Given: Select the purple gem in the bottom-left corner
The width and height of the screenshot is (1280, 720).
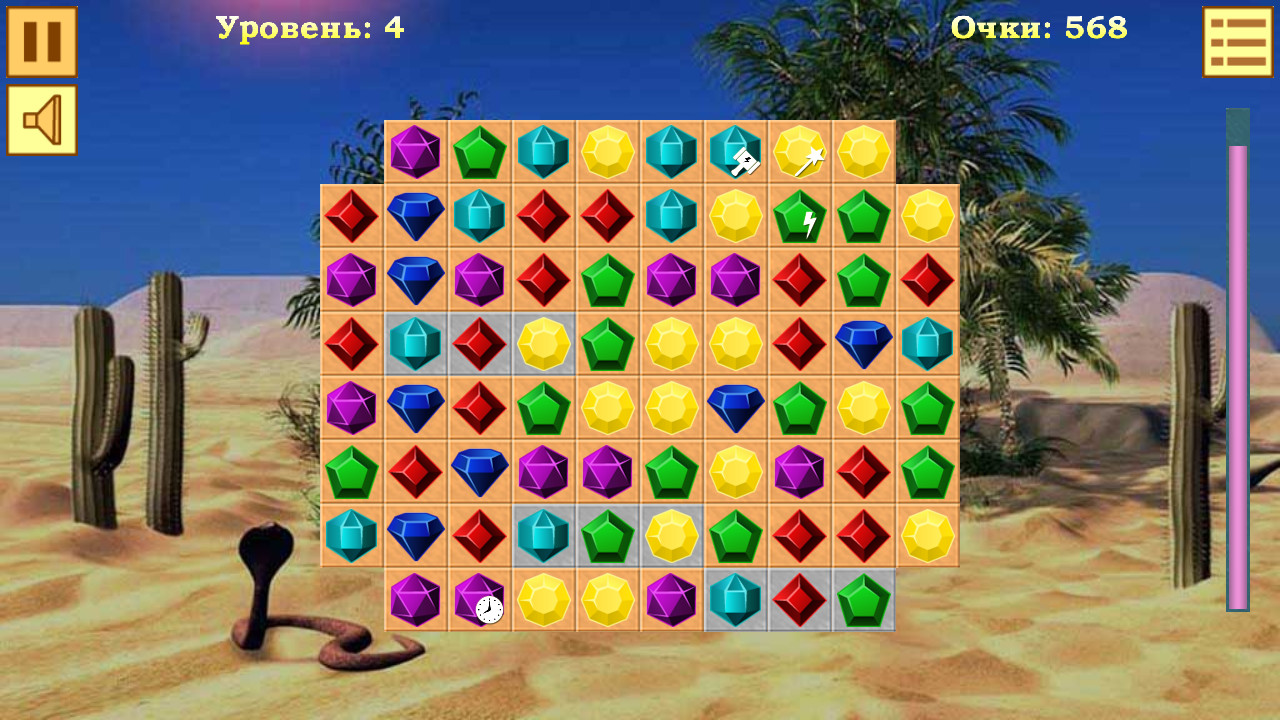Looking at the screenshot, I should pyautogui.click(x=417, y=601).
